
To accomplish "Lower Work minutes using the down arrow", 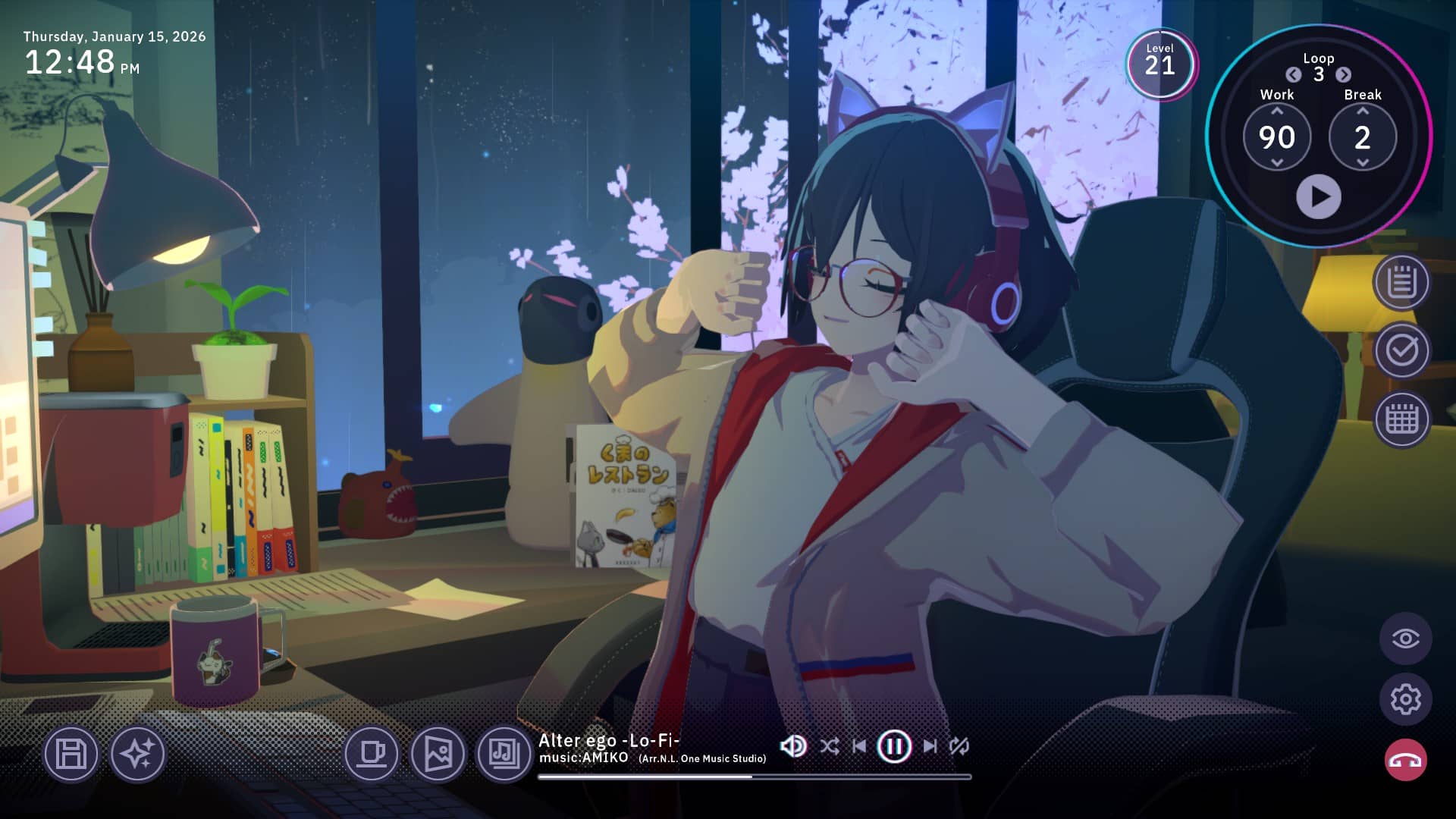I will 1277,162.
